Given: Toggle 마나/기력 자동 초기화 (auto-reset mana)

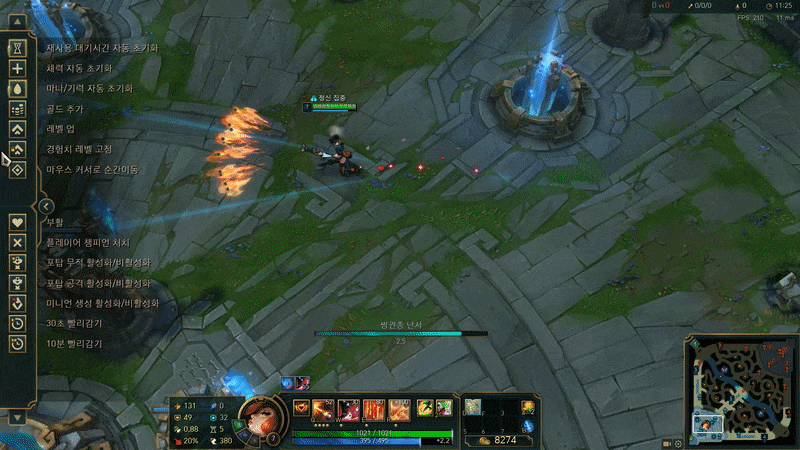Looking at the screenshot, I should coord(17,88).
